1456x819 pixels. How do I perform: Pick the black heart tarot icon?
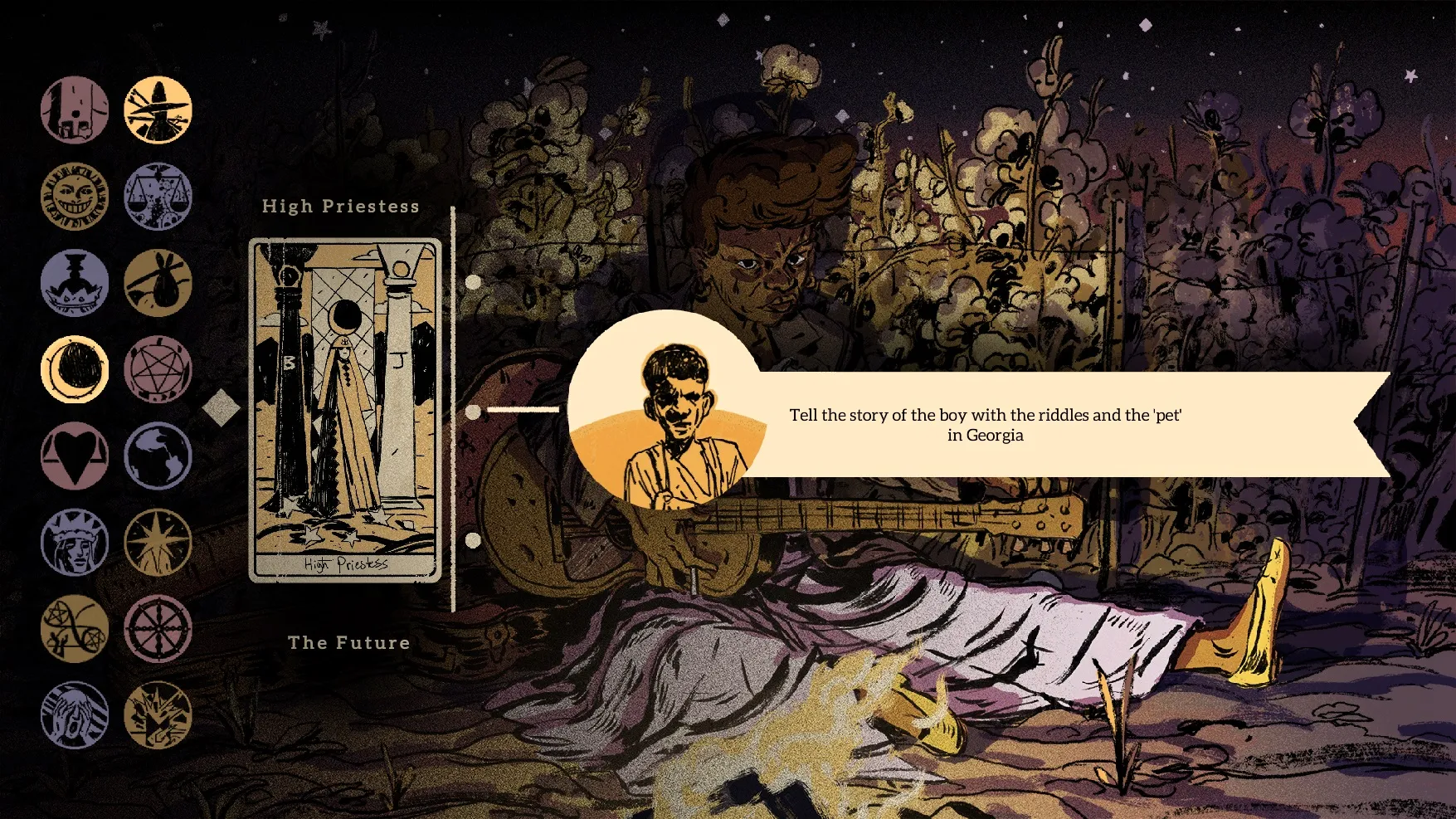(x=75, y=456)
